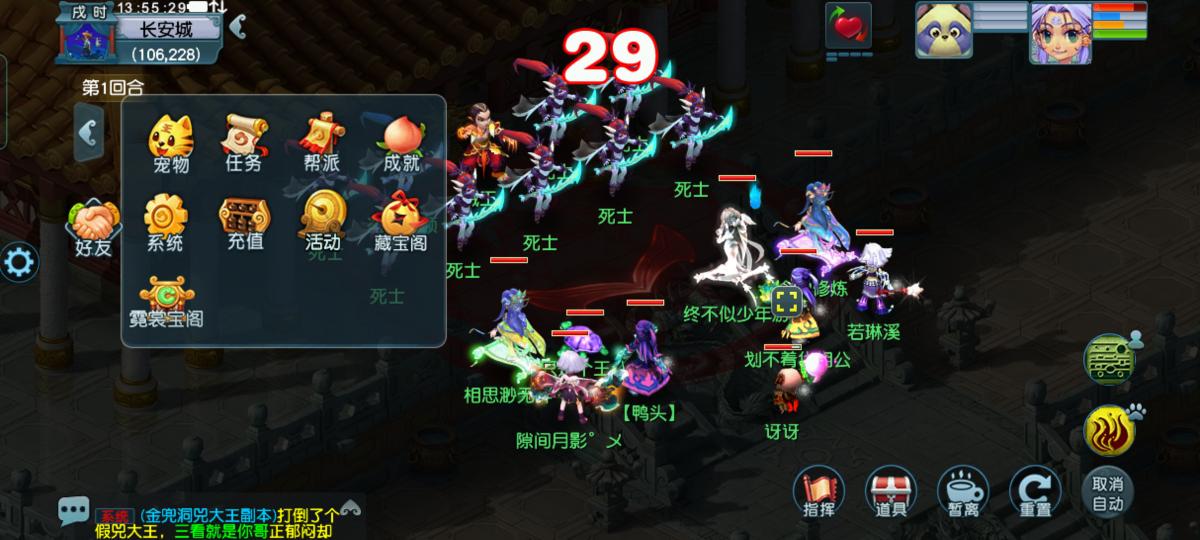Open the 霓裳宝阁 costume shop
This screenshot has height=540, width=1200.
coord(166,302)
